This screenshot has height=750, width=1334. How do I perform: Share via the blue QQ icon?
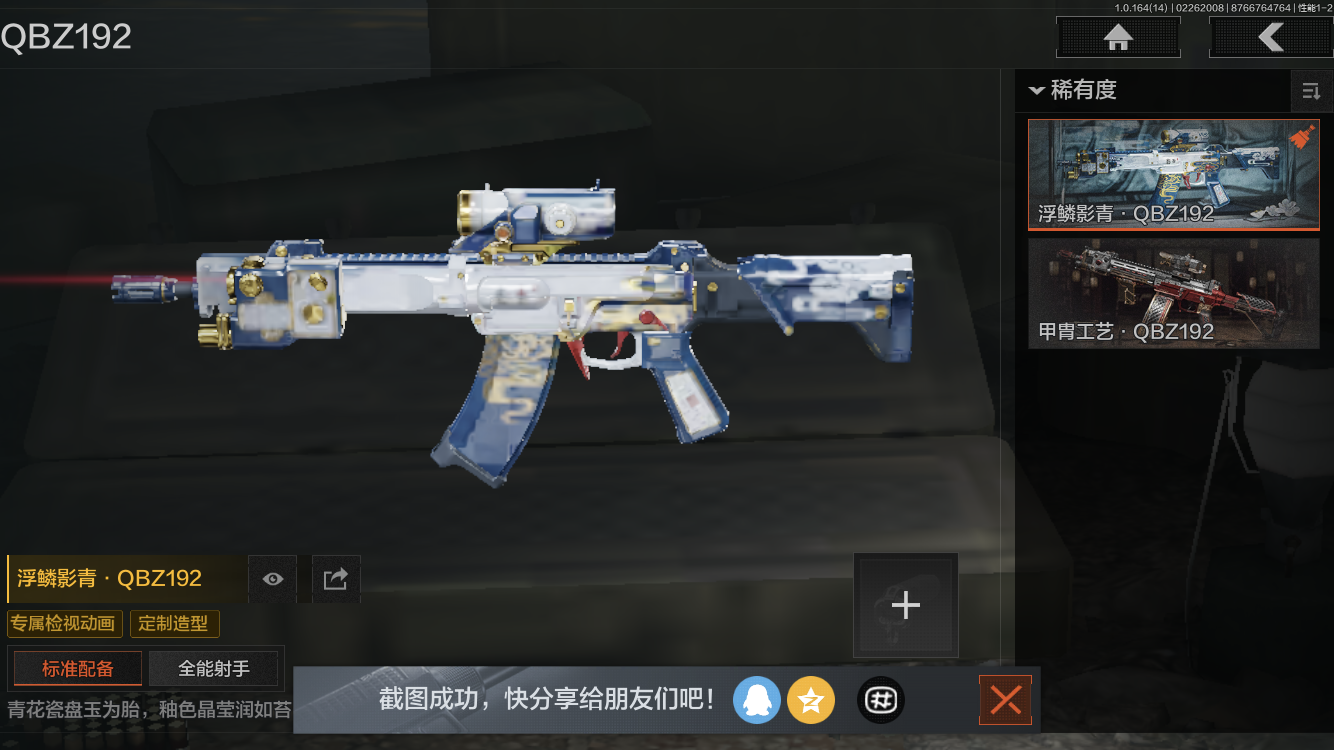click(x=757, y=700)
